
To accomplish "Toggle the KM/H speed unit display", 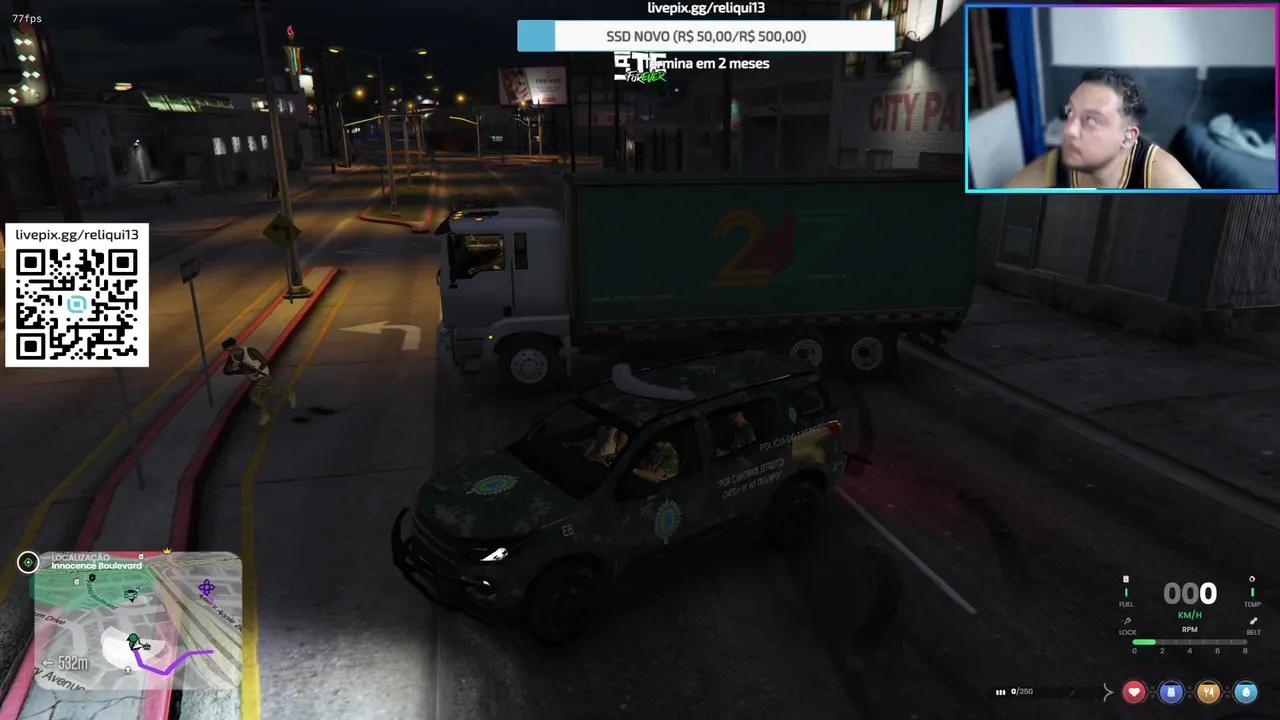I will coord(1190,614).
